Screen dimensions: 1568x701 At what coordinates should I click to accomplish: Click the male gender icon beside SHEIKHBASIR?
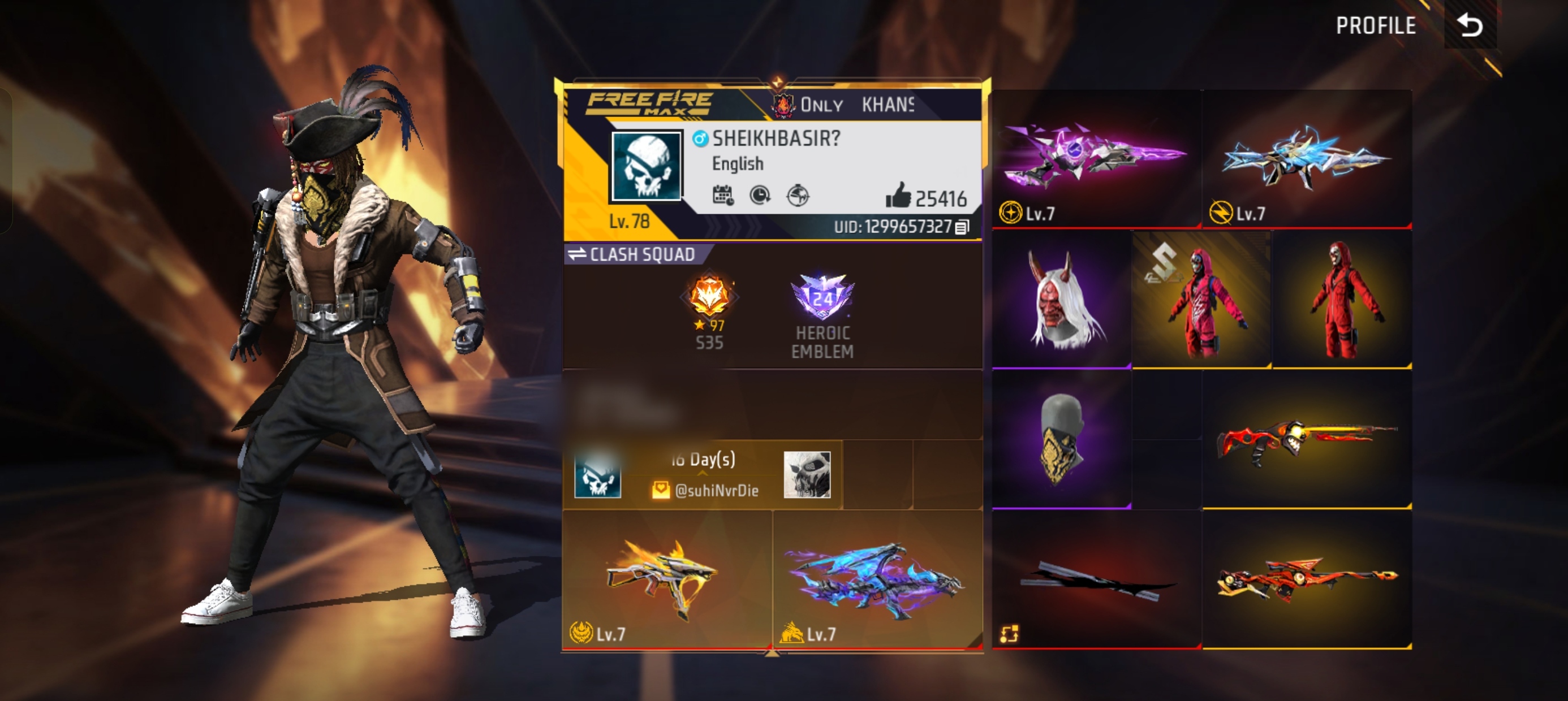click(x=701, y=140)
